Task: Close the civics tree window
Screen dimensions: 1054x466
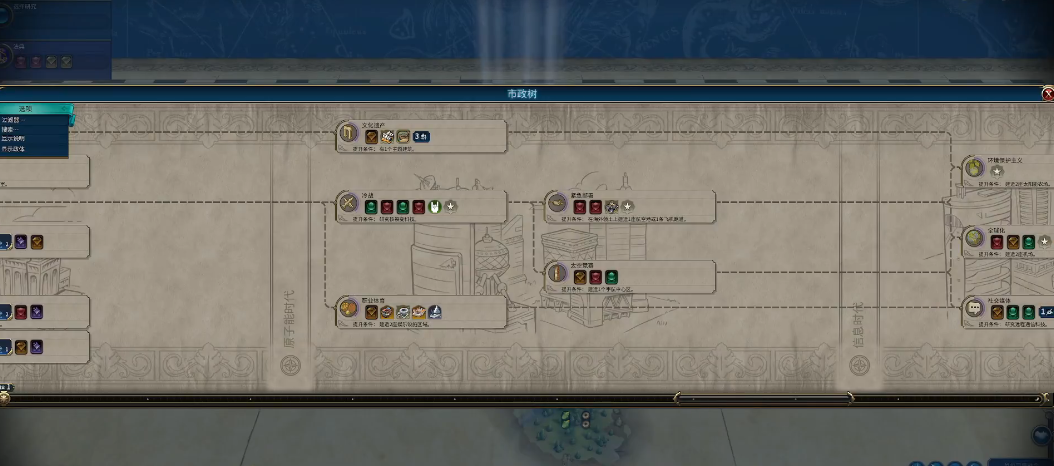Action: coord(1047,94)
